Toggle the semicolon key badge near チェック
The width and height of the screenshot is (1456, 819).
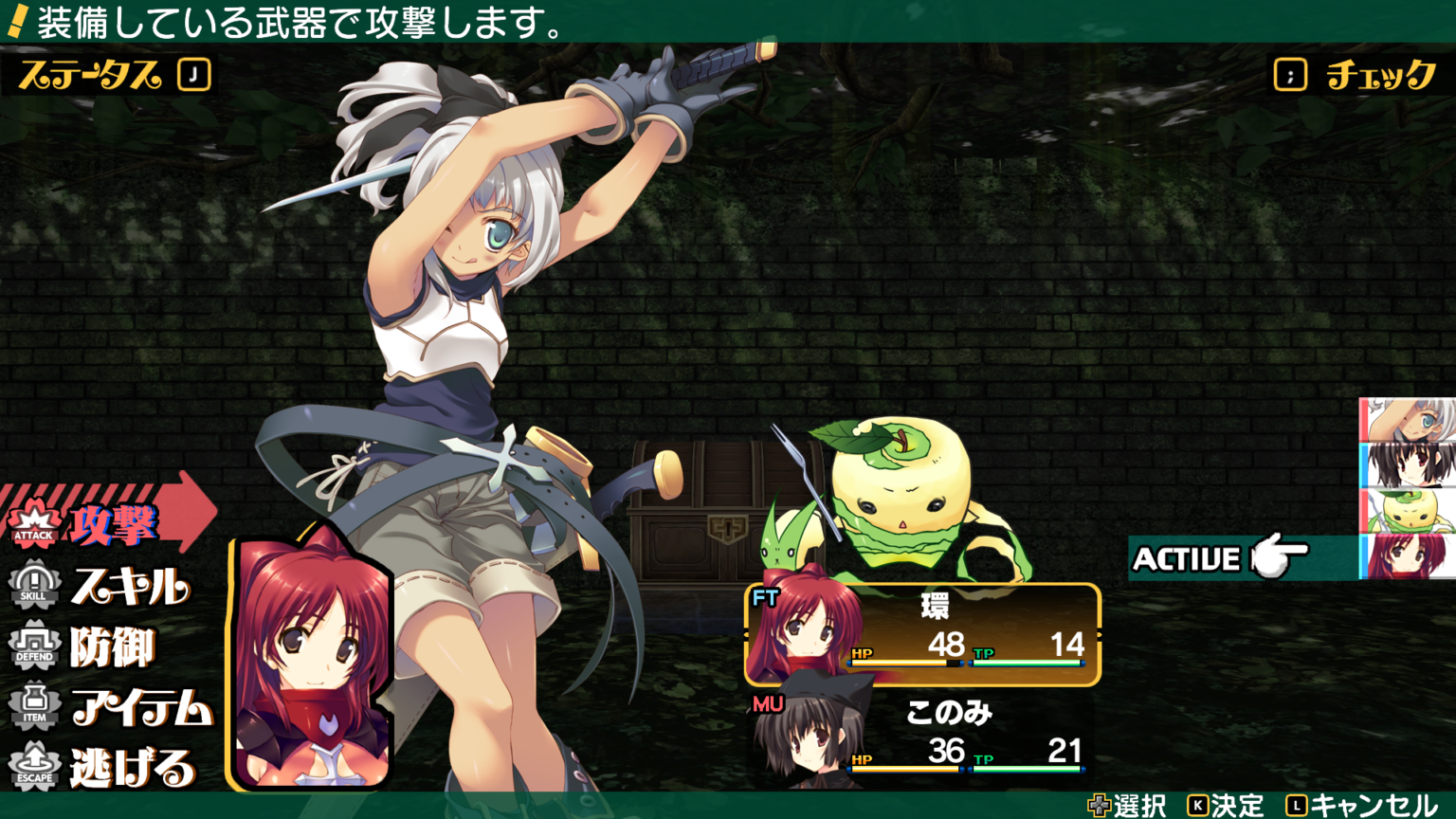(1291, 73)
